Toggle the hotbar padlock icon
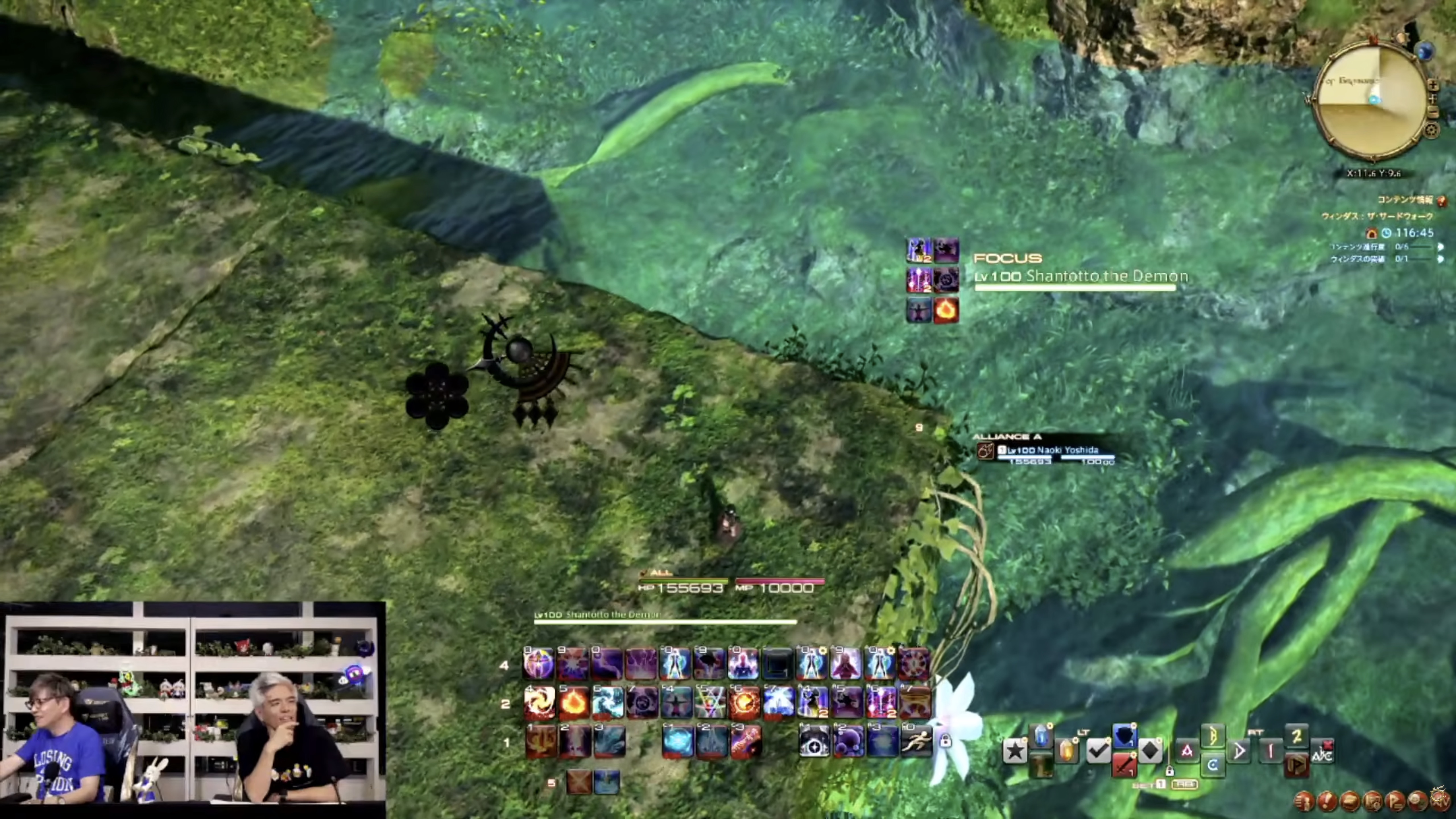The width and height of the screenshot is (1456, 819). (945, 741)
